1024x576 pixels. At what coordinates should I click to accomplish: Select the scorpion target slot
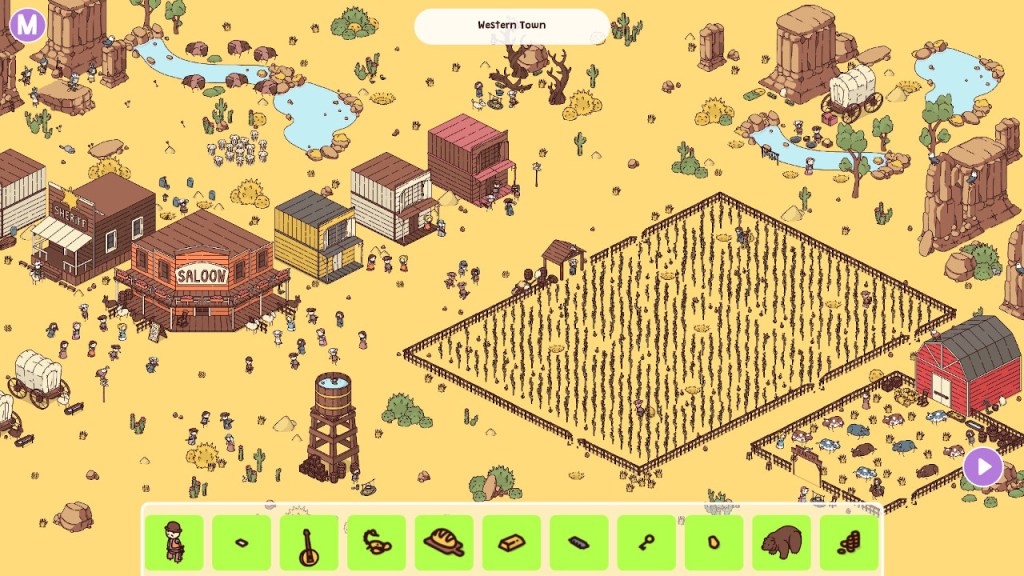coord(376,543)
